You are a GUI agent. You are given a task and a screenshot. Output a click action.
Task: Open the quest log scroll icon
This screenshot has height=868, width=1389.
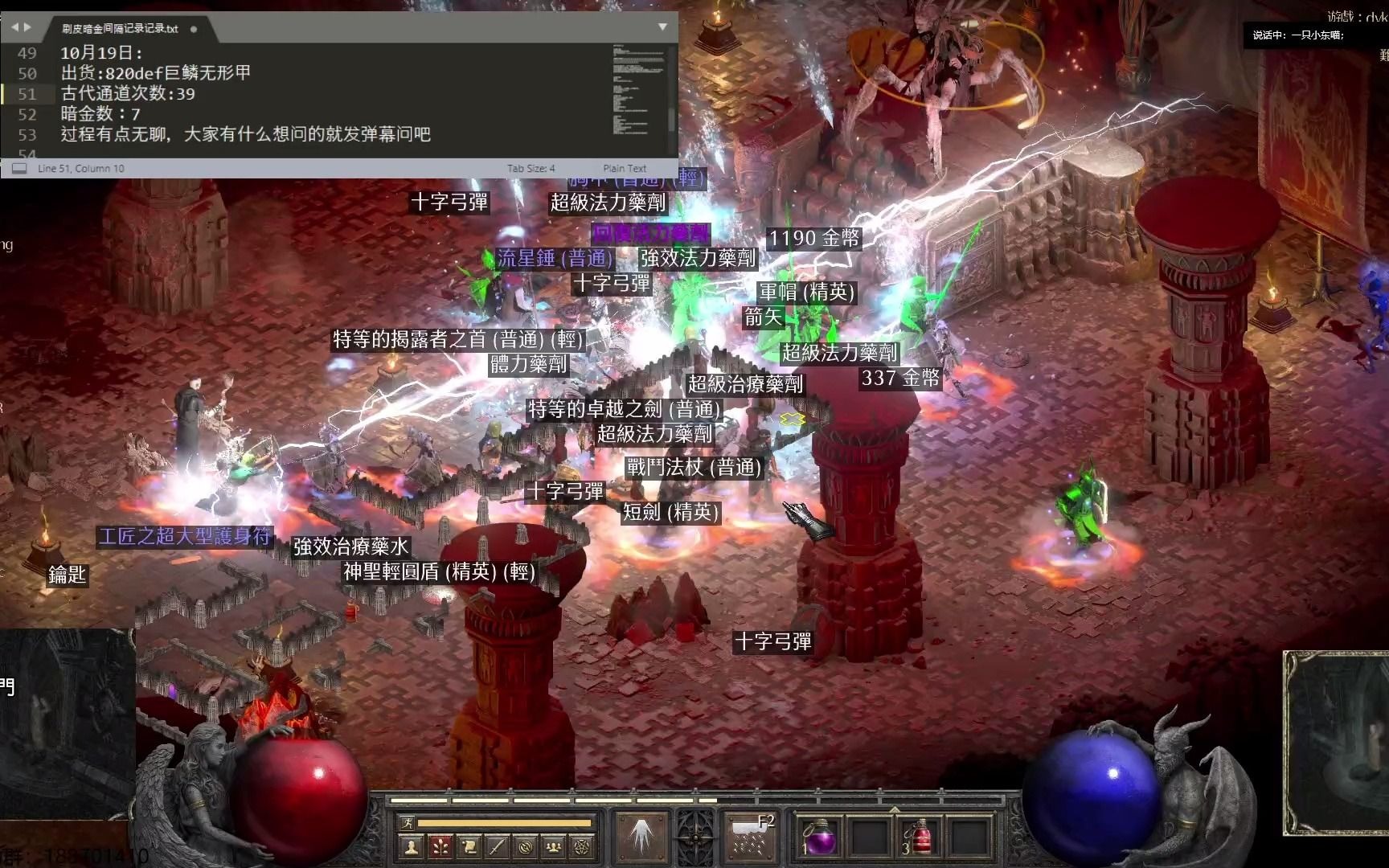469,845
